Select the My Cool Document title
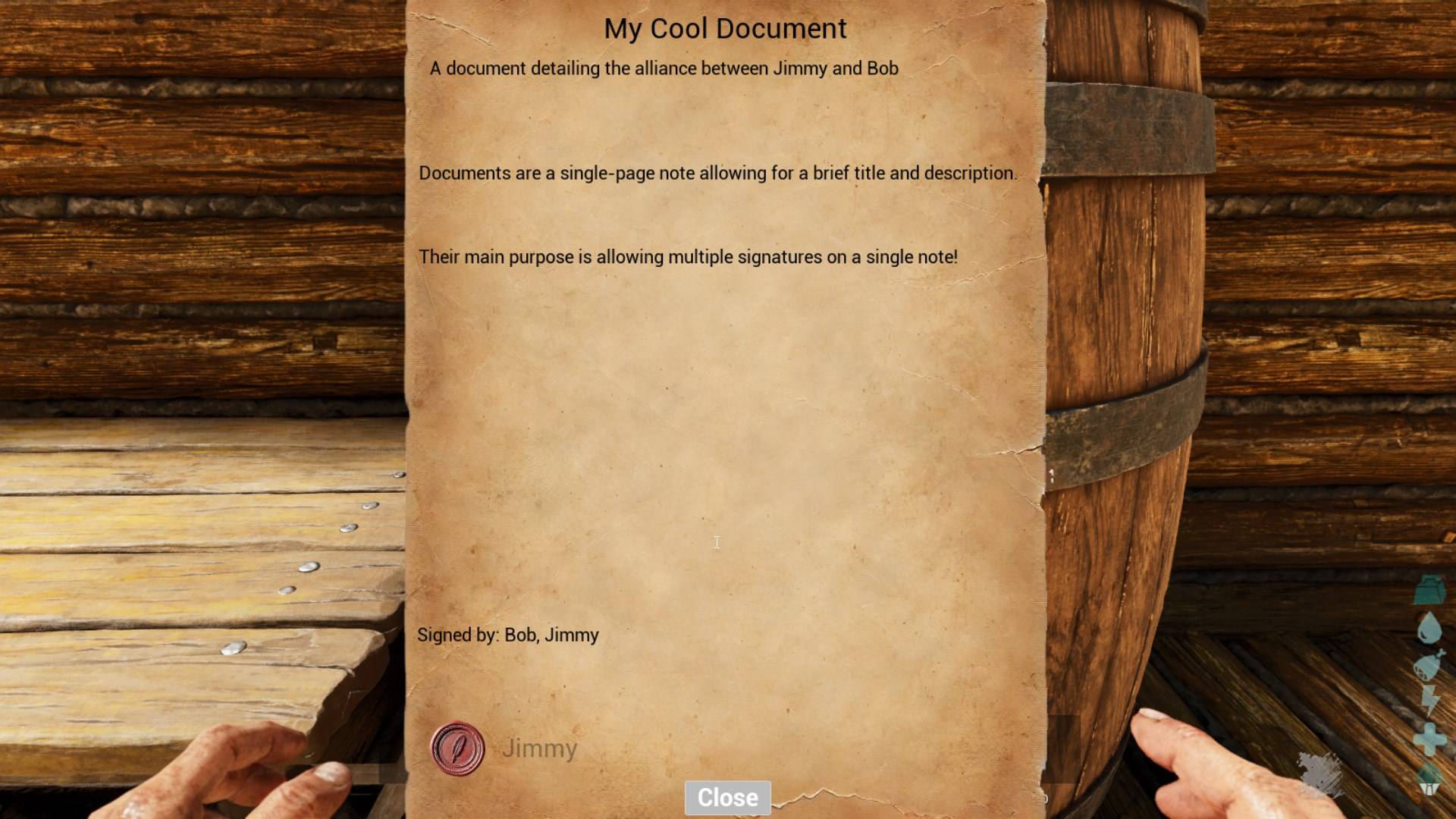 click(725, 28)
